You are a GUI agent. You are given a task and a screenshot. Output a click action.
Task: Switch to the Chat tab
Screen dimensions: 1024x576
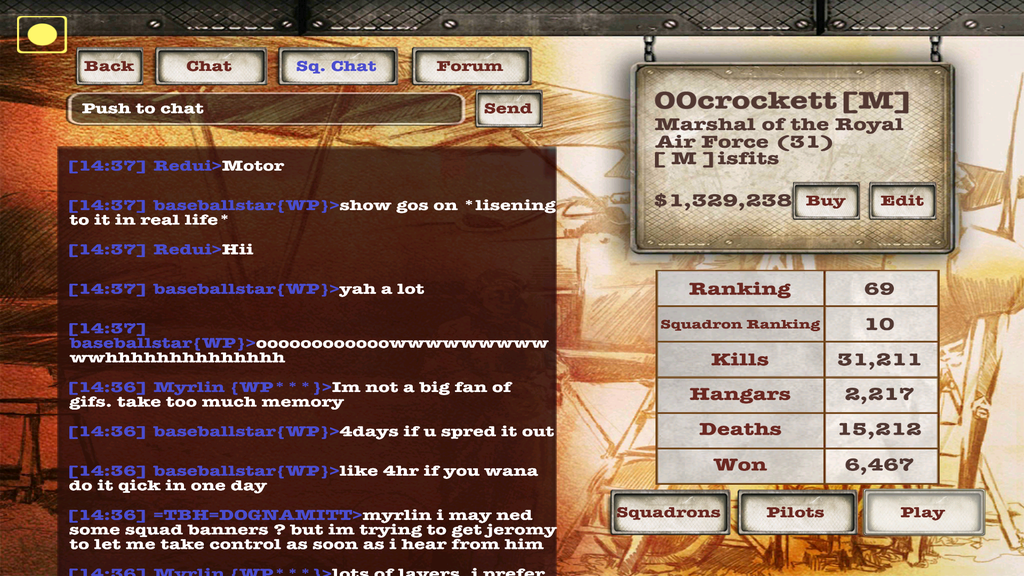210,67
